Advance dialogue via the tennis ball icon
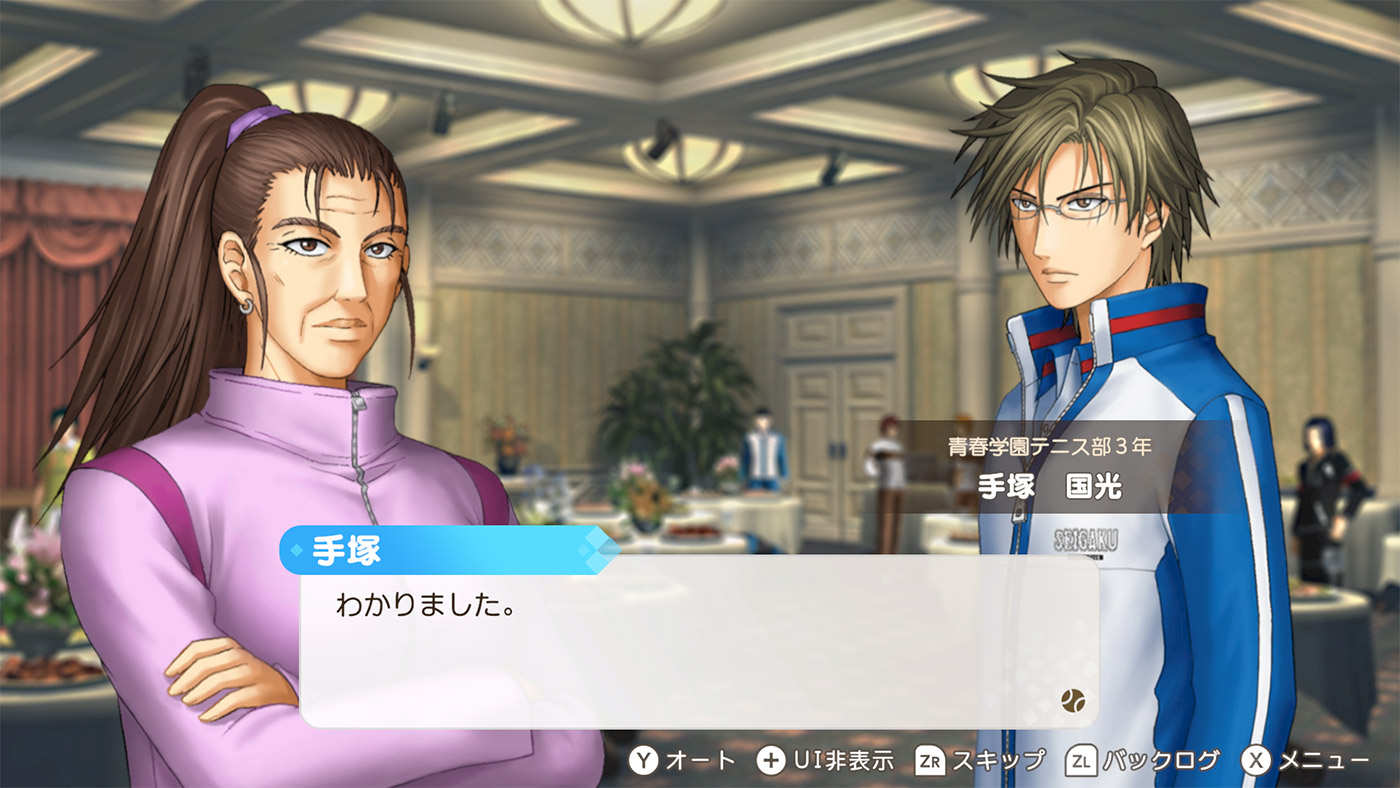1400x788 pixels. 1074,699
